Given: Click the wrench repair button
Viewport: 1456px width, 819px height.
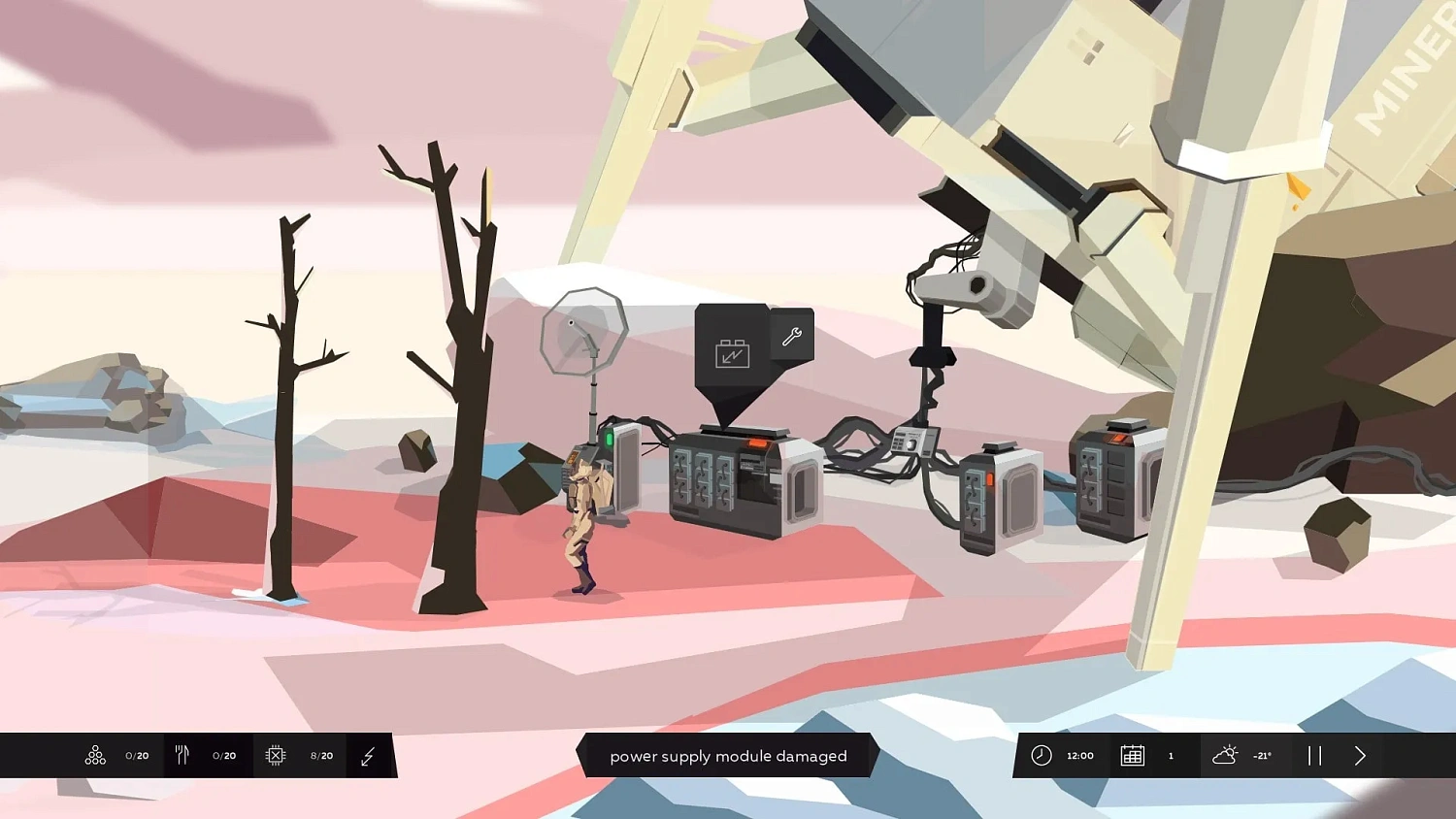Looking at the screenshot, I should click(x=791, y=337).
